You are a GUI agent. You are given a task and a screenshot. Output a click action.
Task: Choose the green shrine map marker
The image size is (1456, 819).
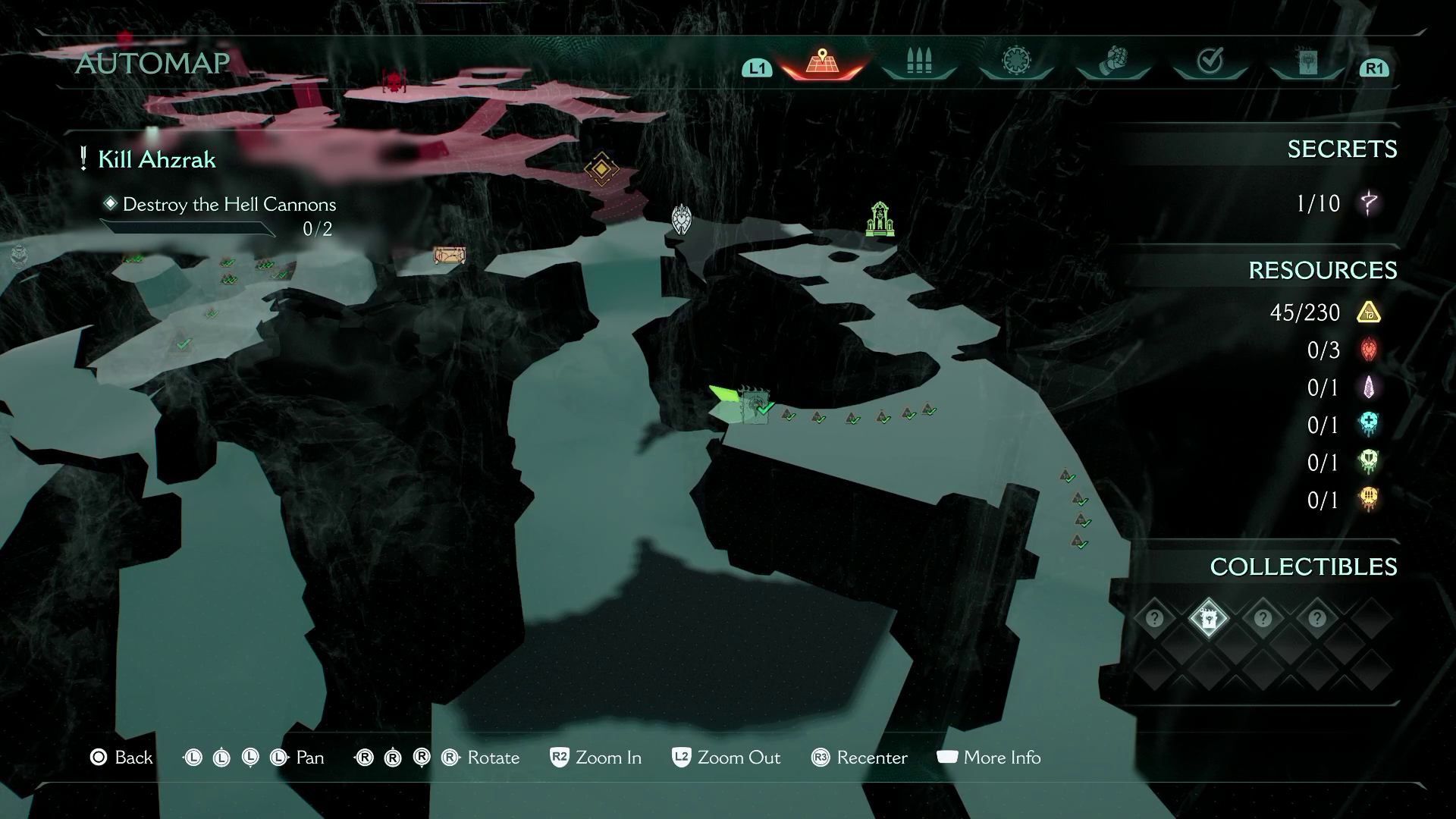tap(880, 219)
